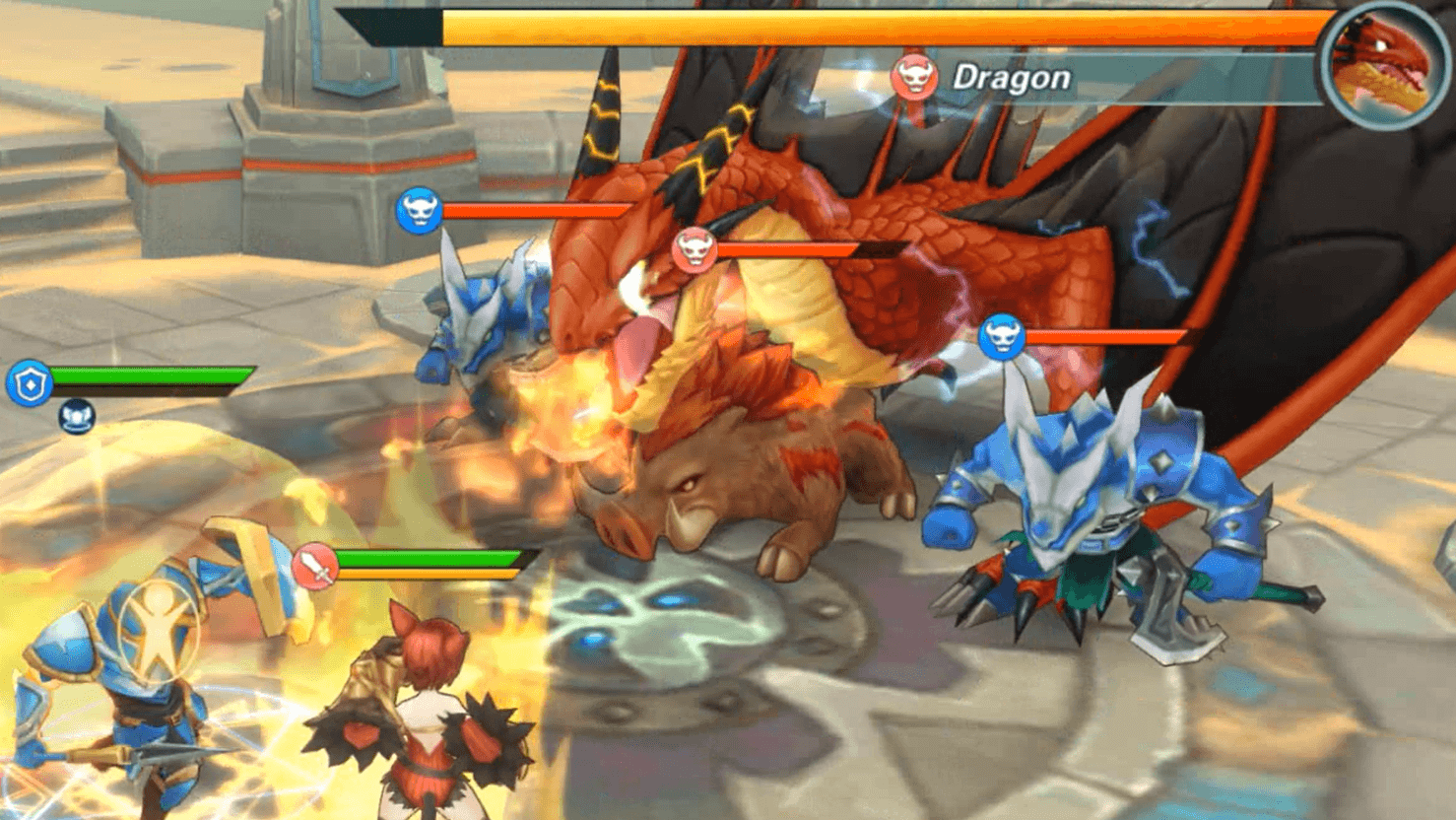Click the Dragon boss portrait
Image resolution: width=1456 pixels, height=820 pixels.
click(1385, 66)
